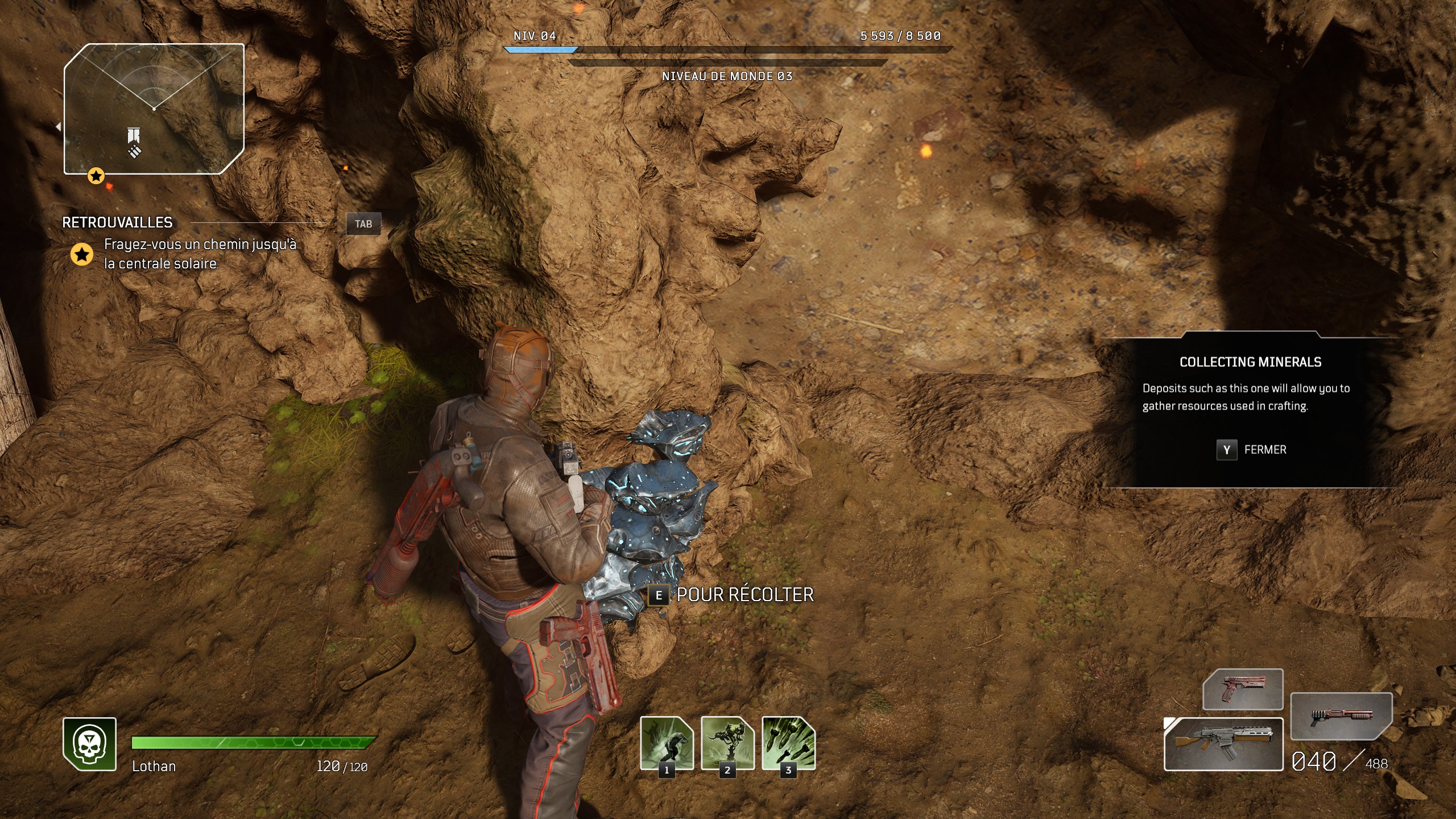This screenshot has height=819, width=1456.
Task: Select the assault rifle weapon slot
Action: click(1223, 744)
